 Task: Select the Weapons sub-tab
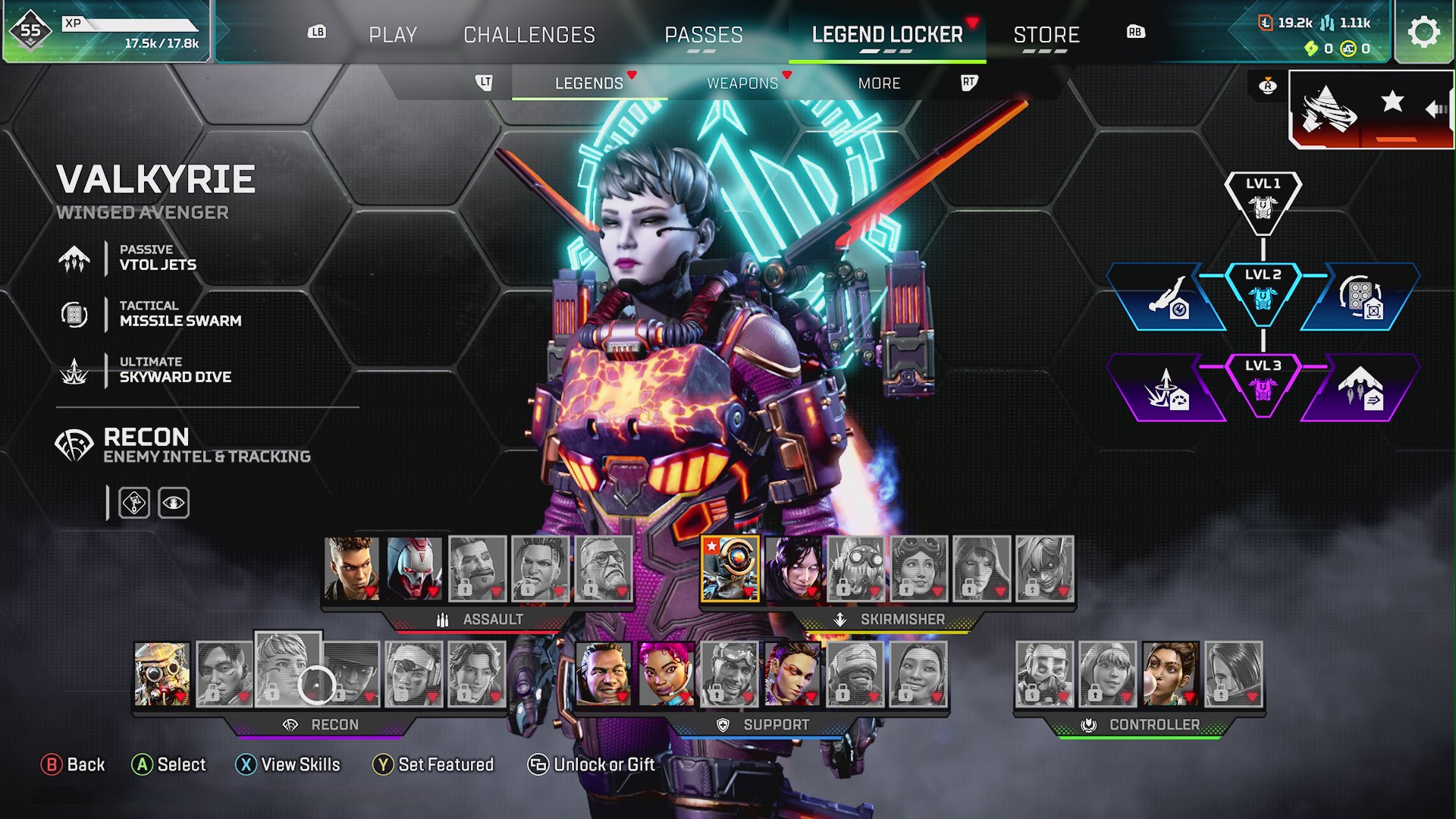[742, 83]
